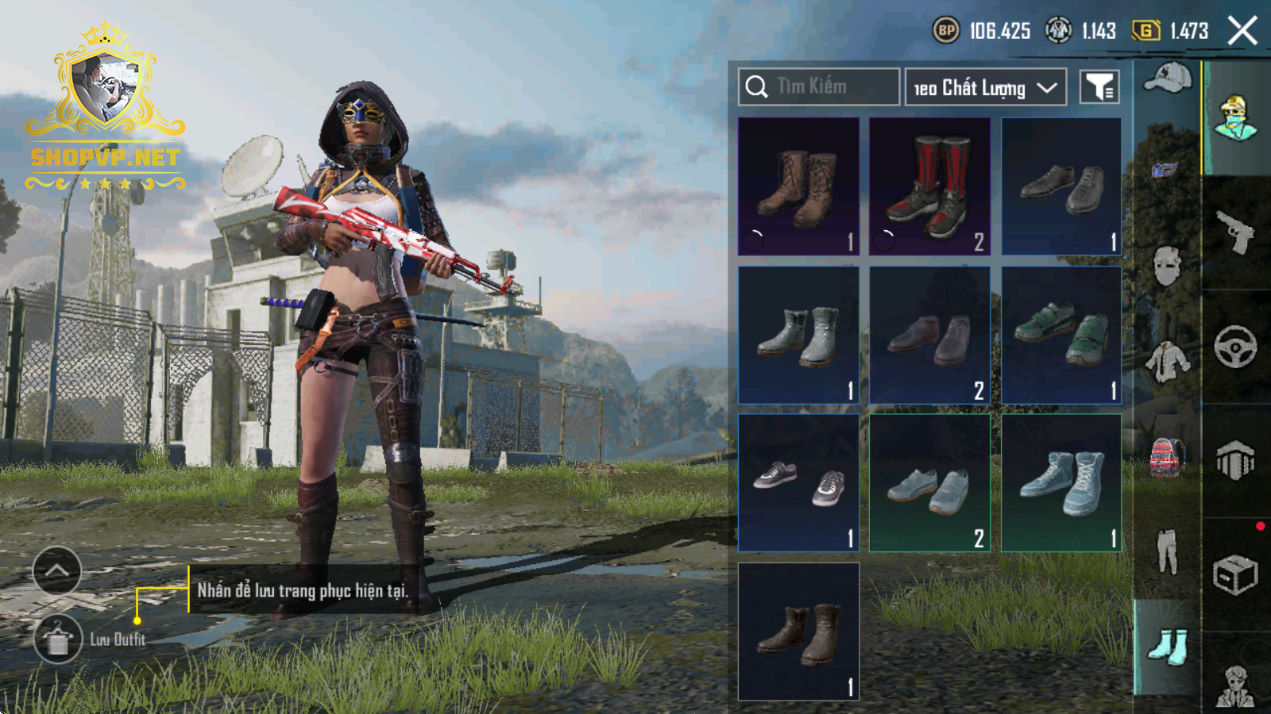The image size is (1271, 714).
Task: Click the up-arrow expand button
Action: [57, 571]
